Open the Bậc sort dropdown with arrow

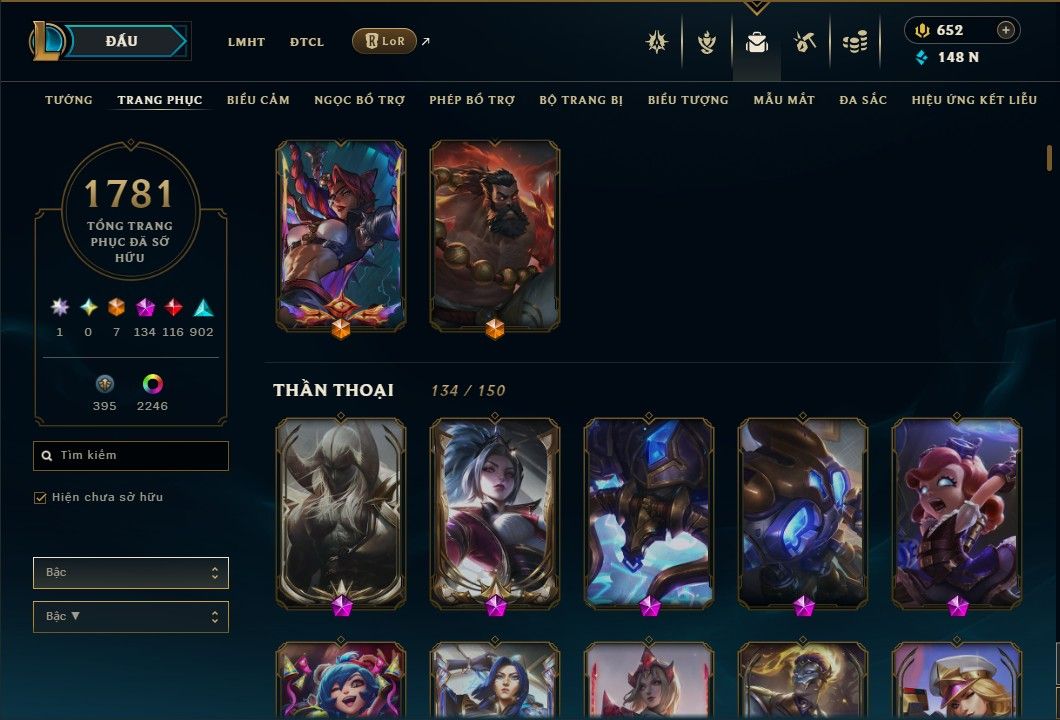(x=131, y=616)
